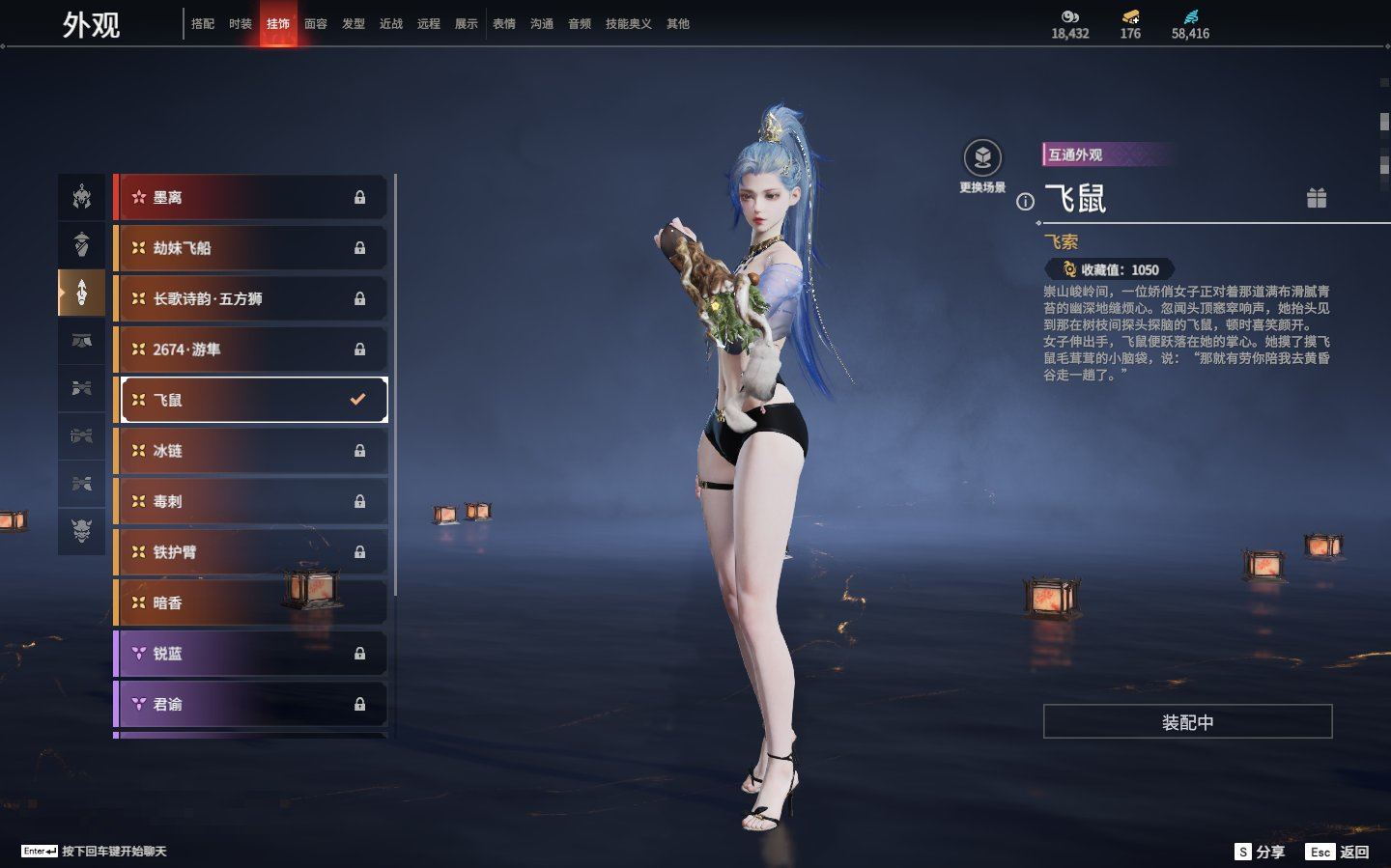The image size is (1391, 868).
Task: Select the 面容 tab
Action: [316, 24]
